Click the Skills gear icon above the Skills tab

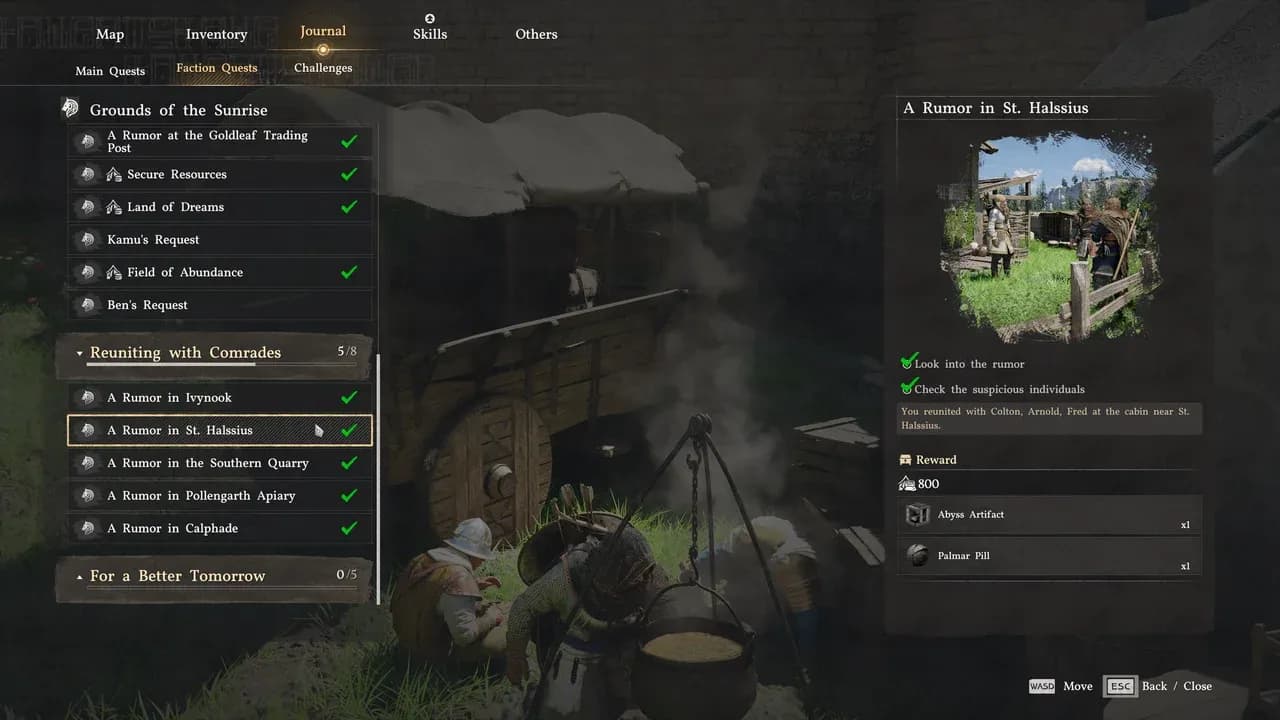(429, 17)
